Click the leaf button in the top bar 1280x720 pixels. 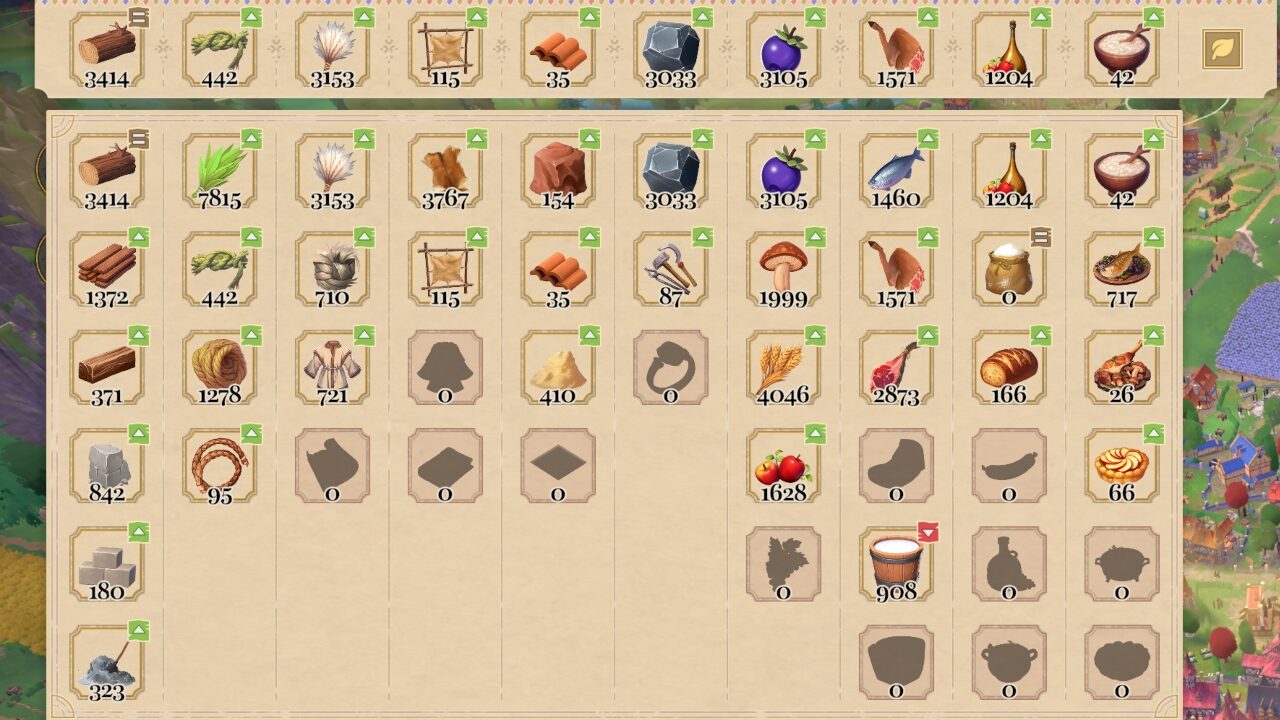coord(1222,49)
